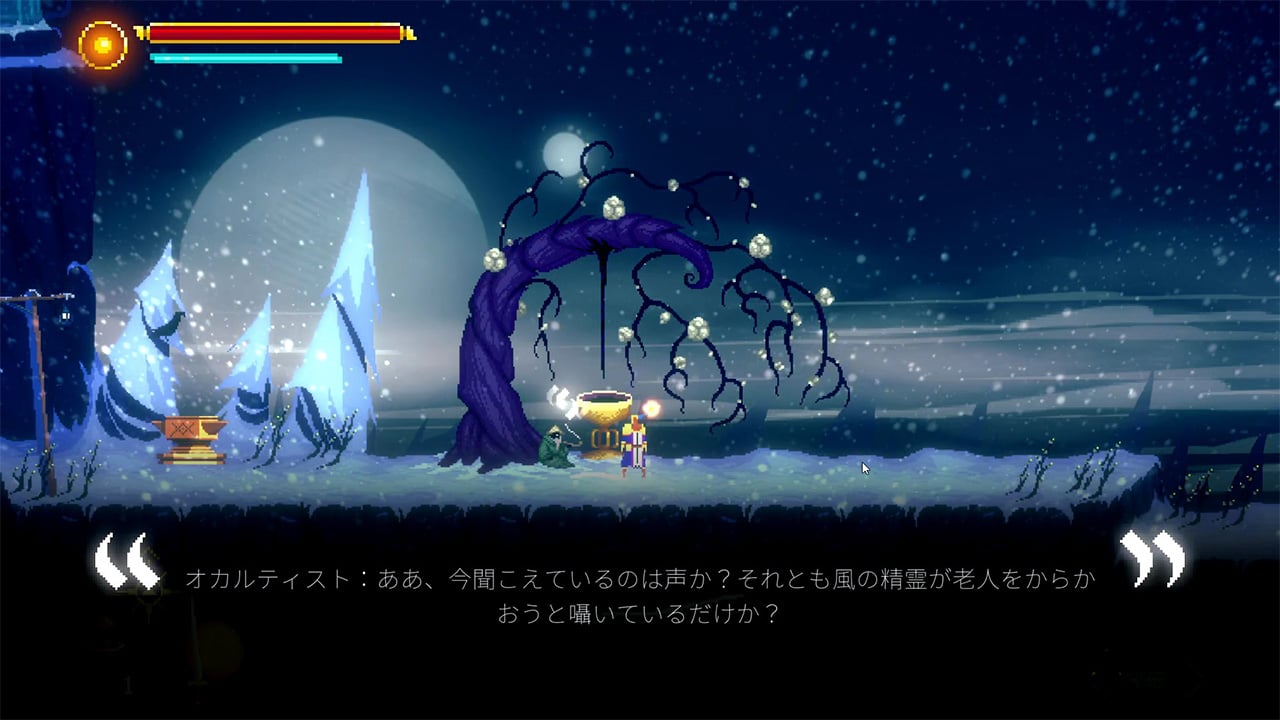Image resolution: width=1280 pixels, height=720 pixels.
Task: Go back using the left double-chevron arrow
Action: point(126,561)
